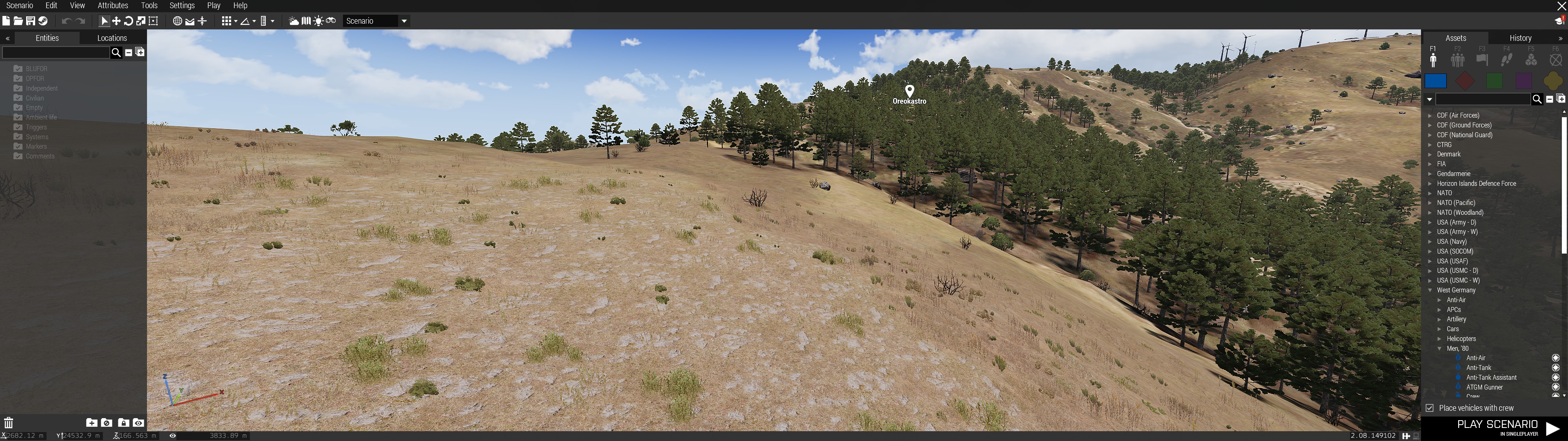1568x441 pixels.
Task: Open the Scenario menu
Action: pyautogui.click(x=20, y=5)
